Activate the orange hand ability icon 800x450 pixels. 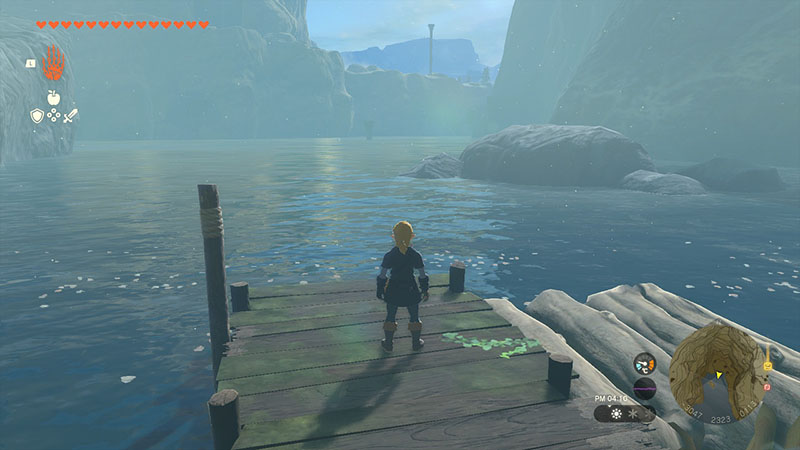(x=52, y=62)
